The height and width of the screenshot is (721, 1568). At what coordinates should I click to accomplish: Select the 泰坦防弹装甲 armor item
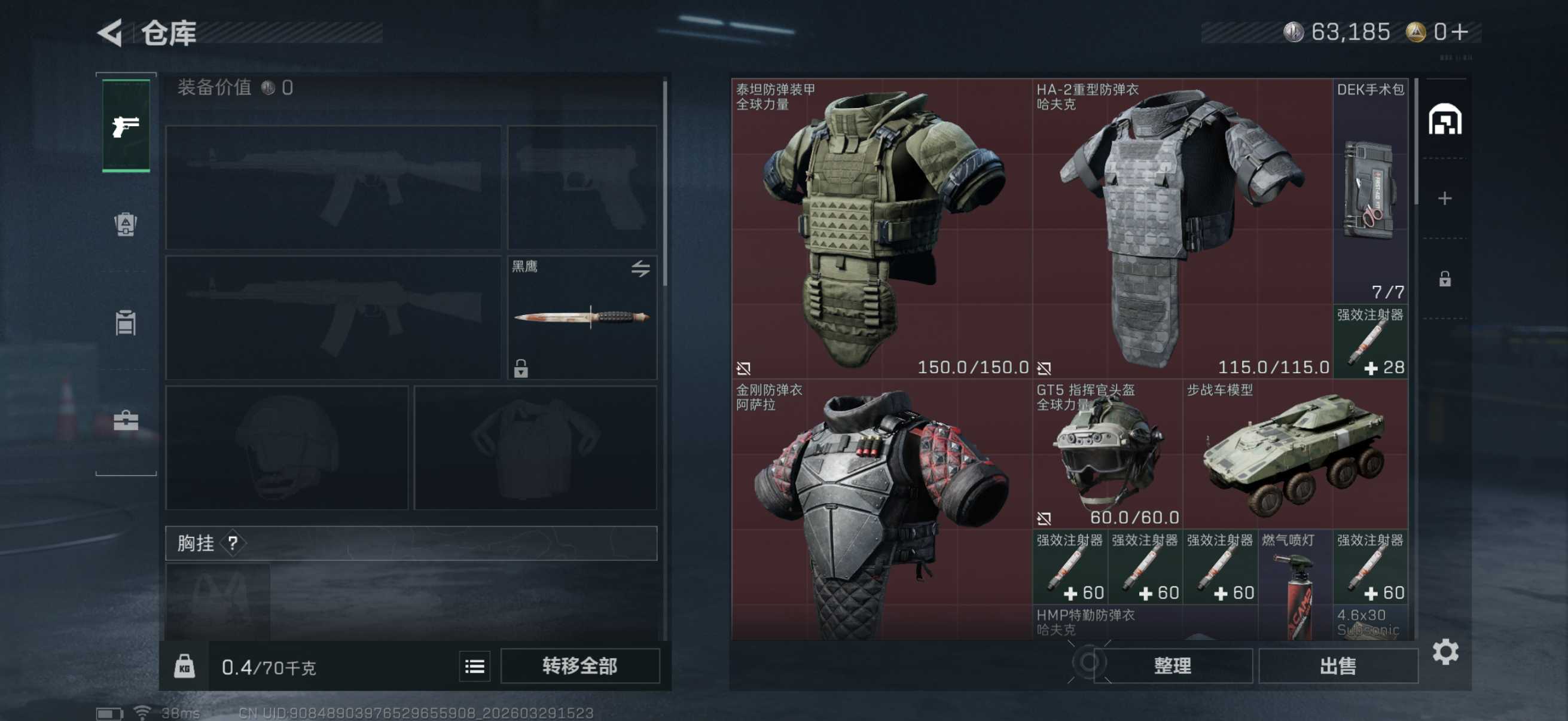point(881,228)
